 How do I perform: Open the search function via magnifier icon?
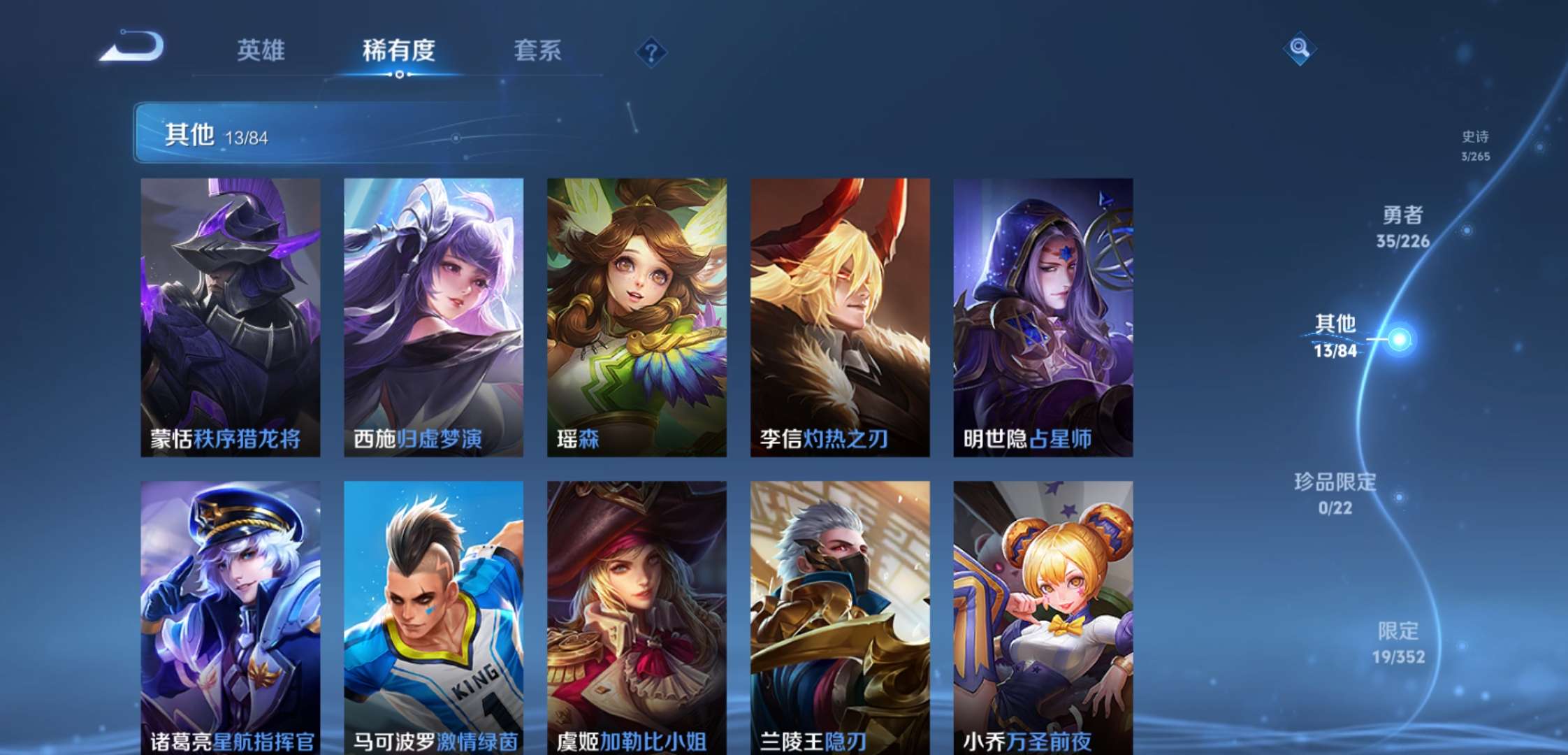1300,50
